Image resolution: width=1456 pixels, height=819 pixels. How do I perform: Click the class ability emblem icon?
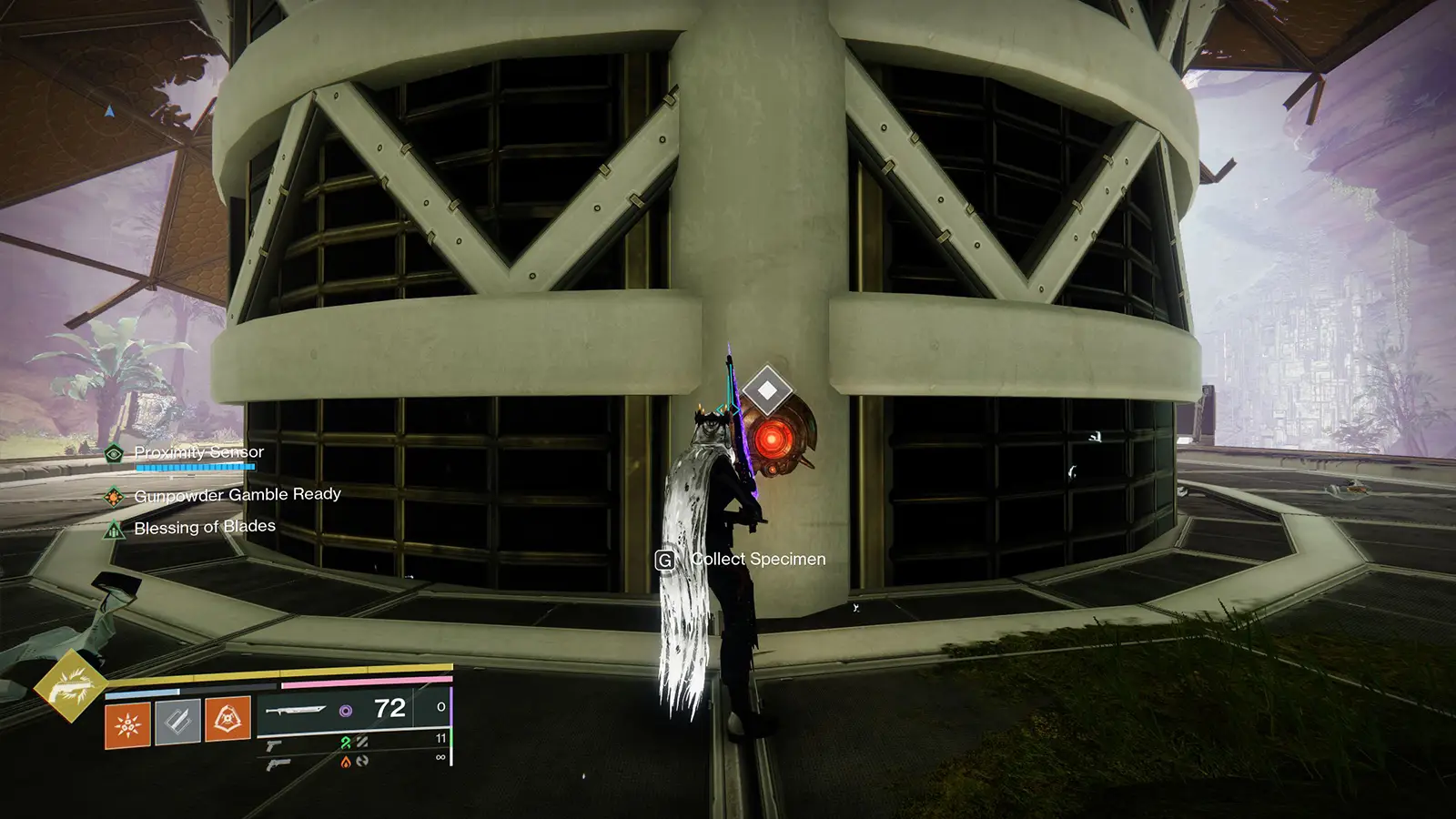coord(227,720)
